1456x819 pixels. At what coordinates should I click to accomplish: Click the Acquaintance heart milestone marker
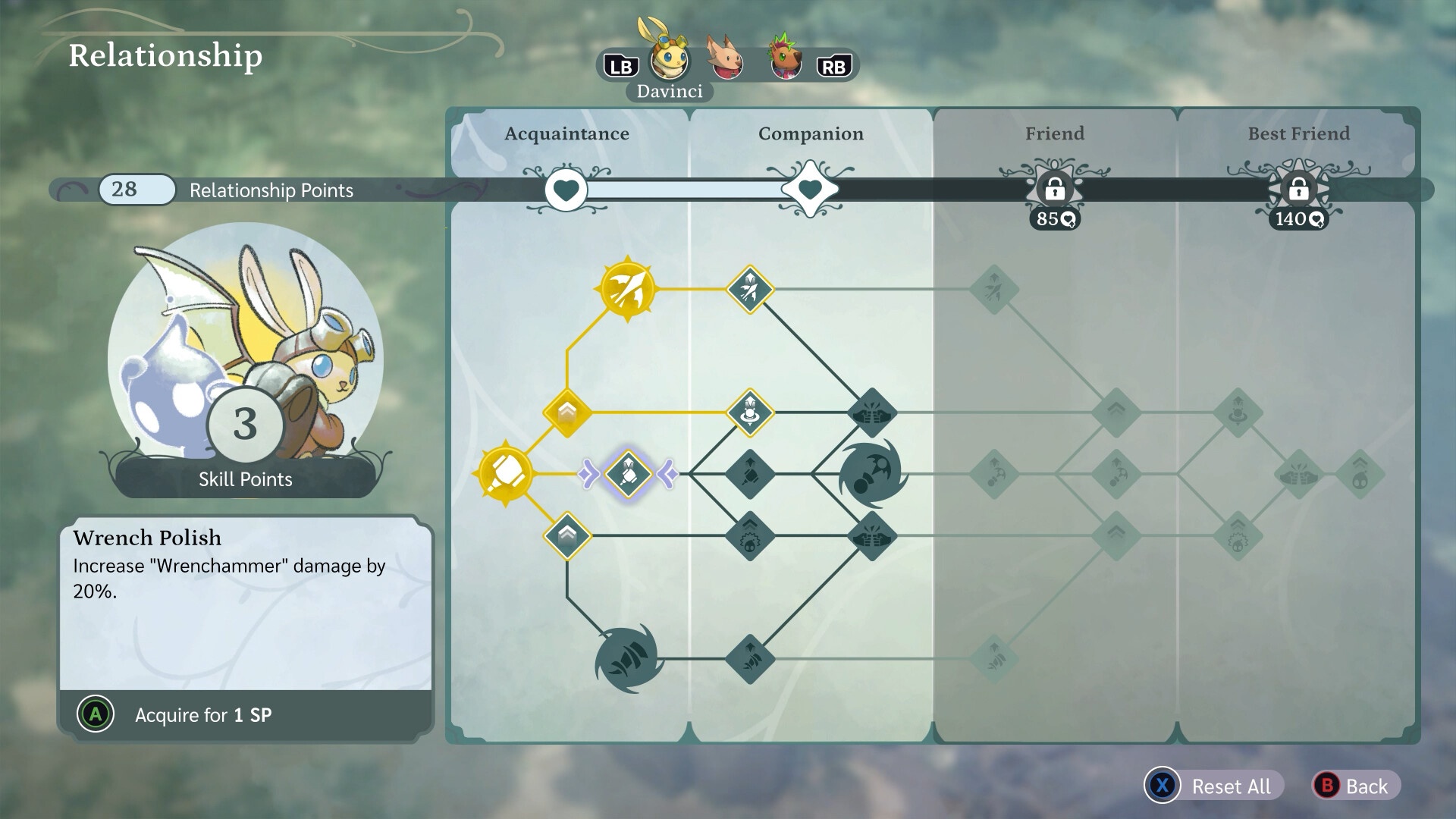tap(566, 190)
